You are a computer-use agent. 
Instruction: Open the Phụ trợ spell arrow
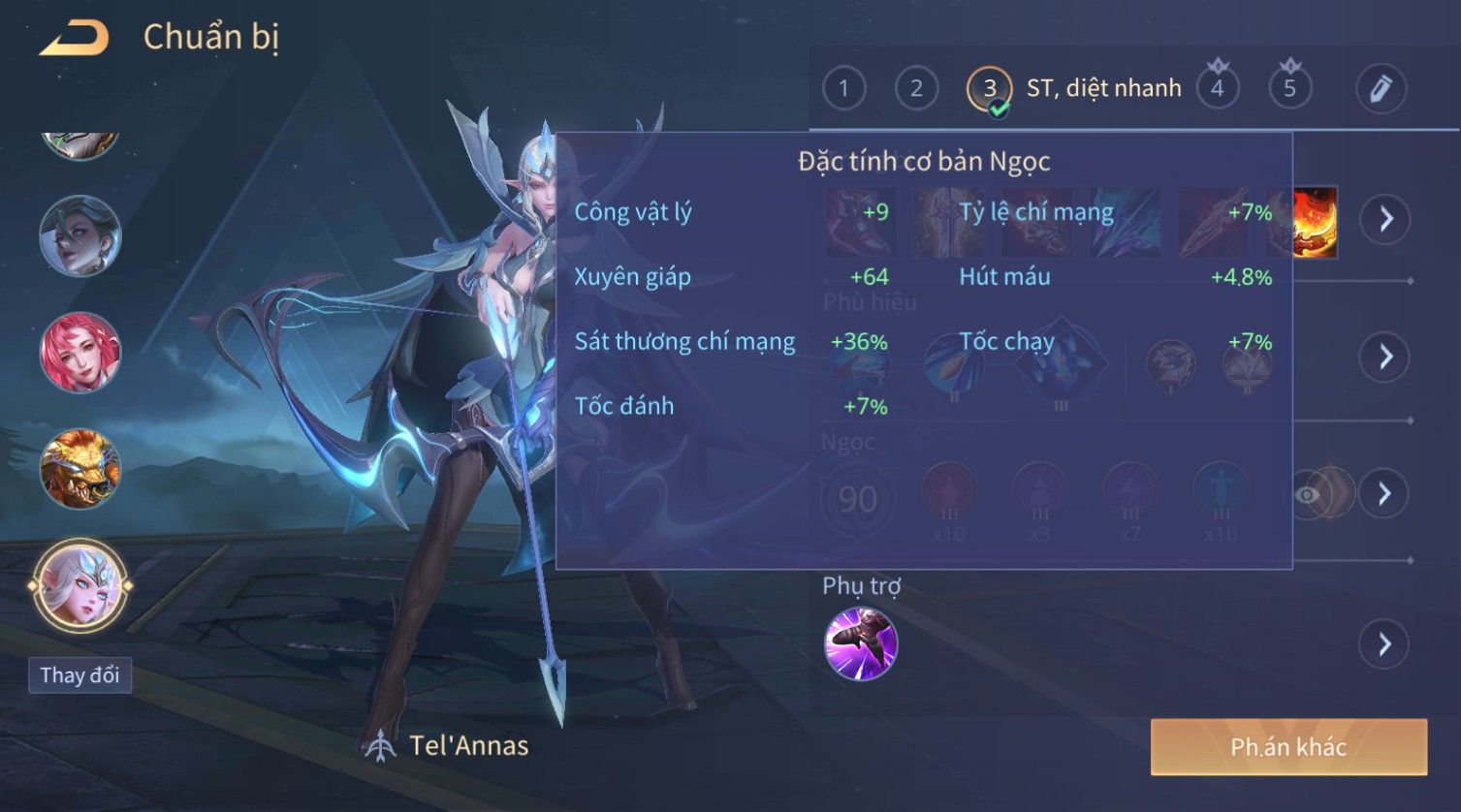pyautogui.click(x=1385, y=644)
